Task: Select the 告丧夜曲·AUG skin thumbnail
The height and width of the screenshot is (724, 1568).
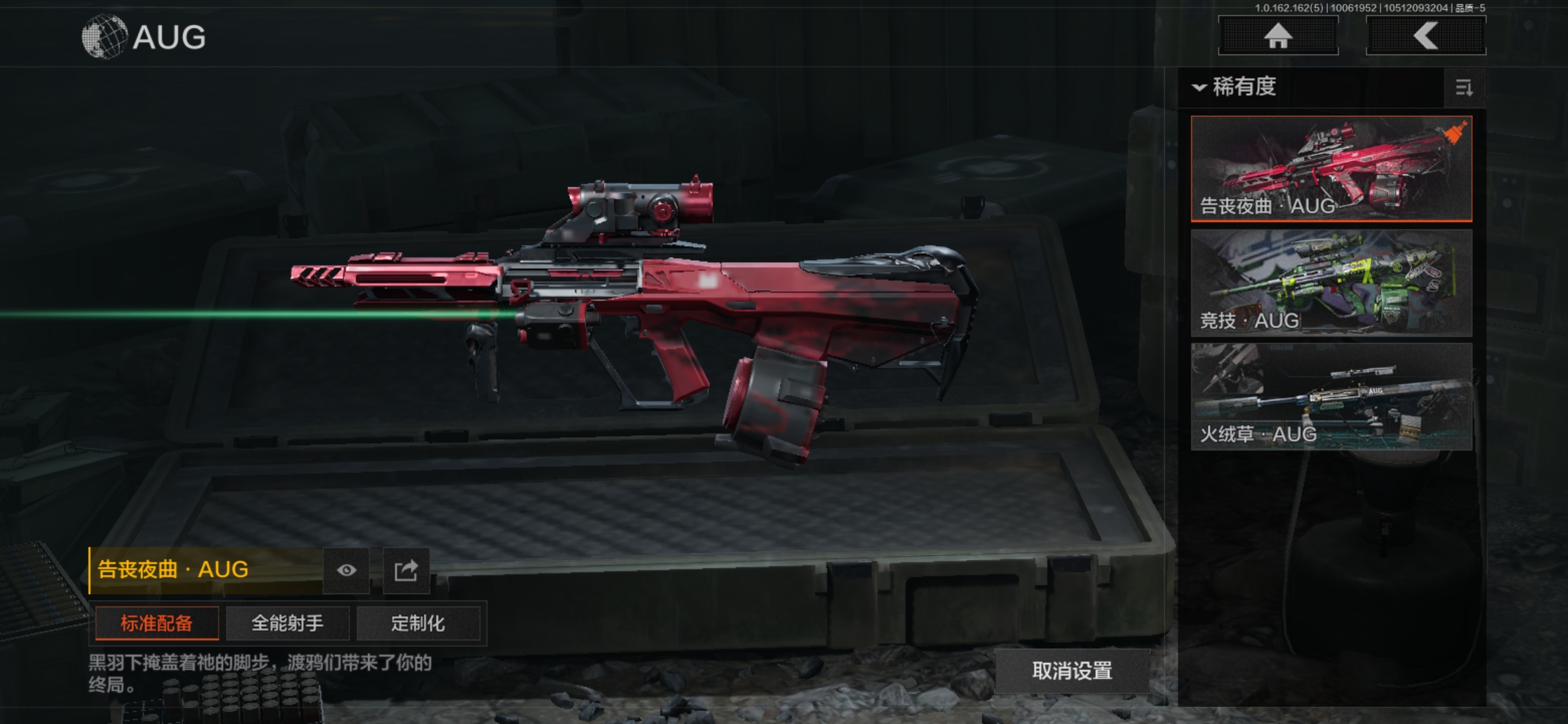Action: [1331, 168]
